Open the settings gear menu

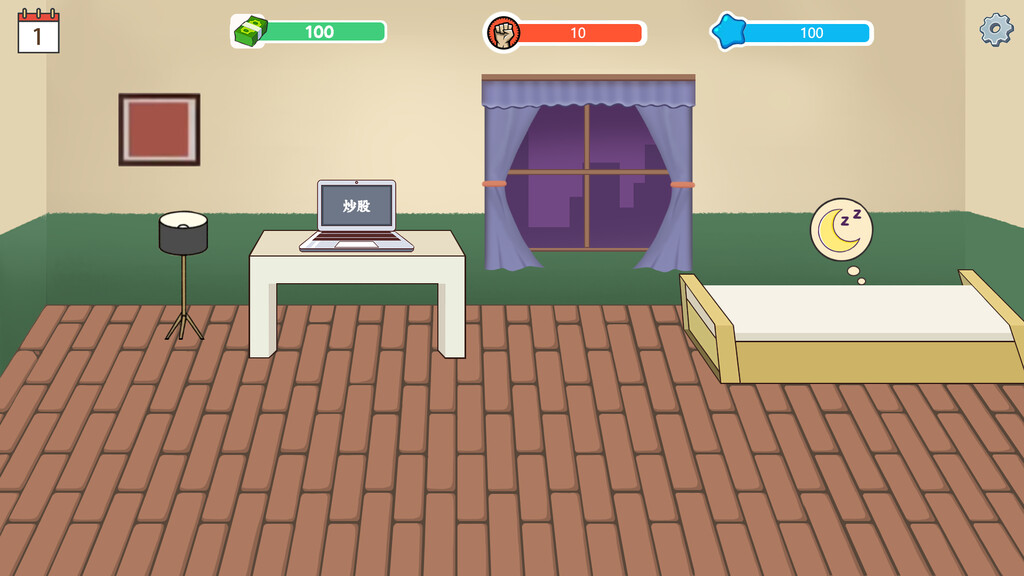[x=996, y=30]
